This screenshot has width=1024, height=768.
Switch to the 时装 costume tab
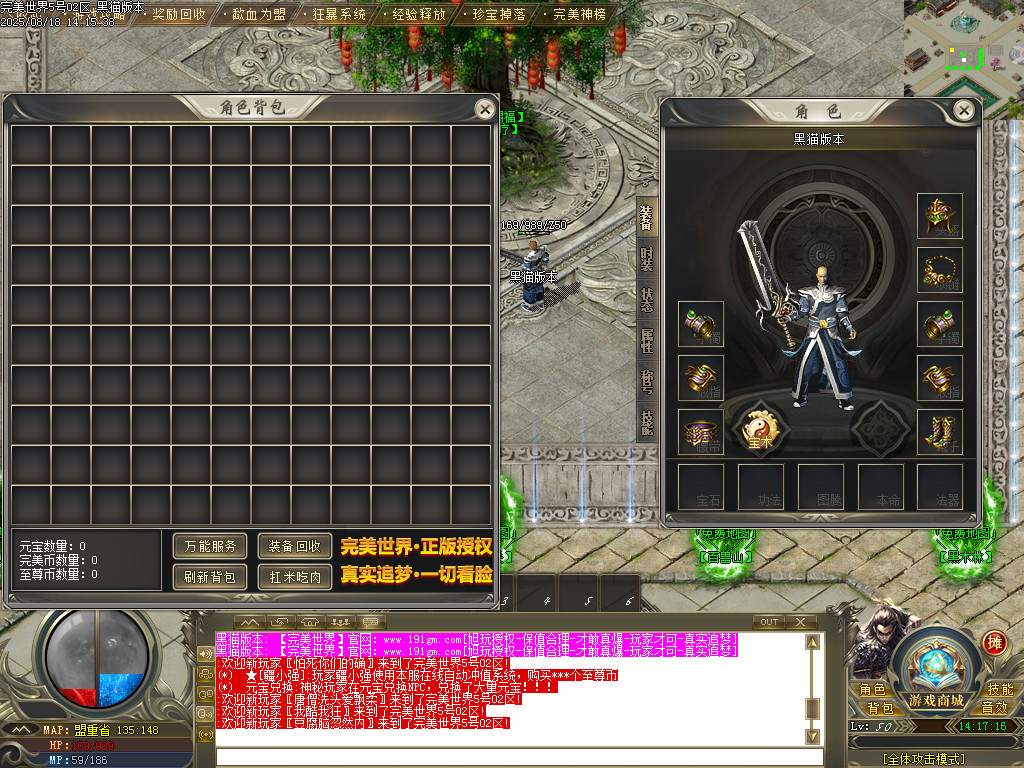pos(647,258)
